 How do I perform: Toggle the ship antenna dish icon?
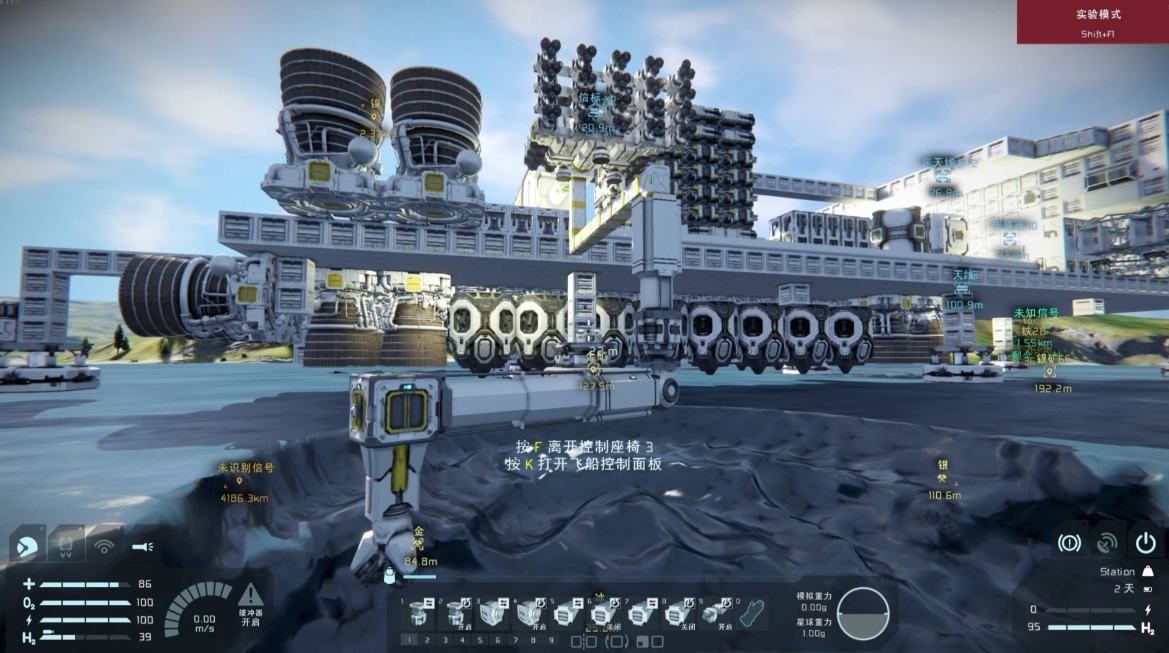point(1106,543)
